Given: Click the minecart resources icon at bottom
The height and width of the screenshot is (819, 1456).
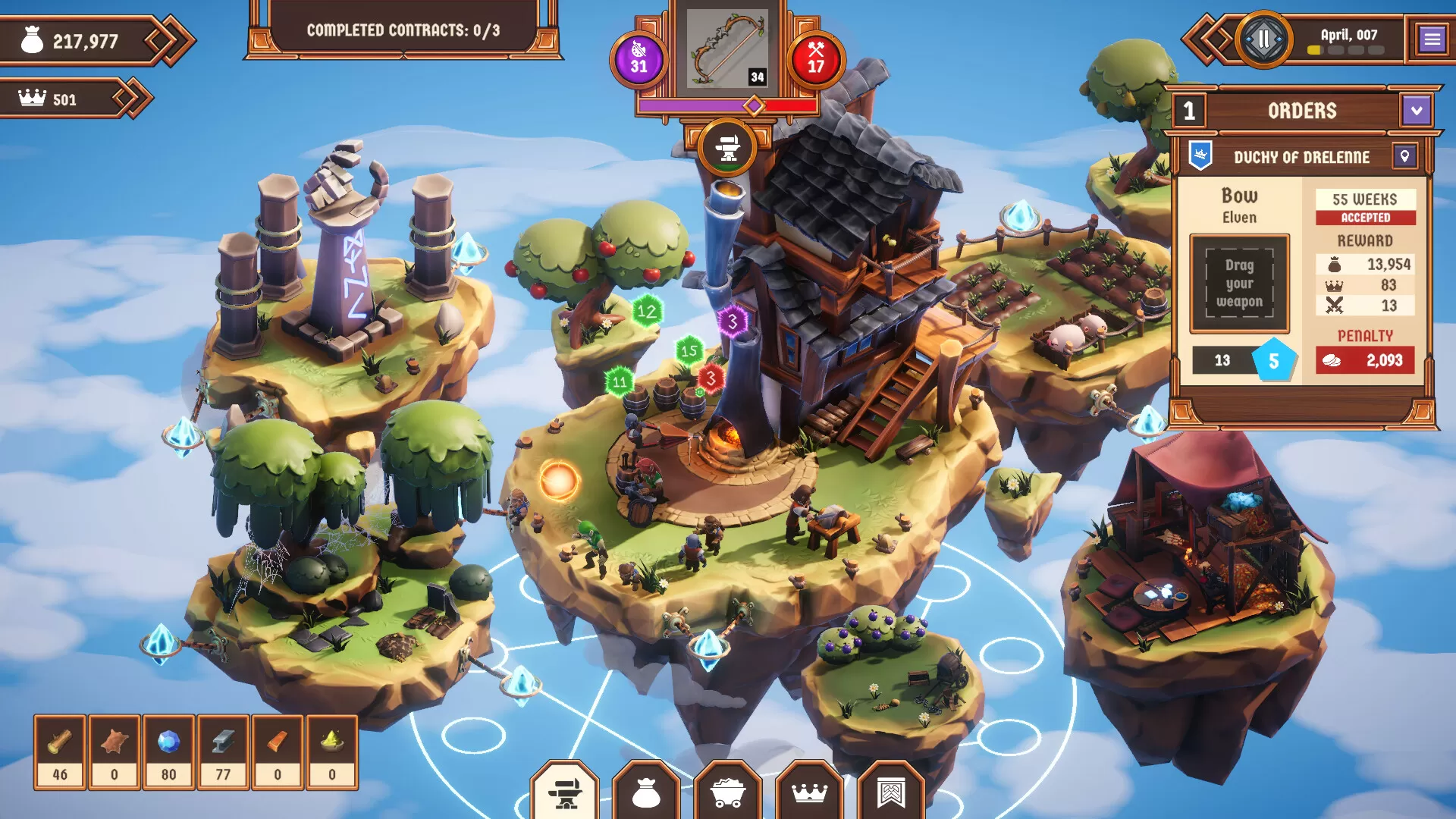Looking at the screenshot, I should (x=729, y=792).
